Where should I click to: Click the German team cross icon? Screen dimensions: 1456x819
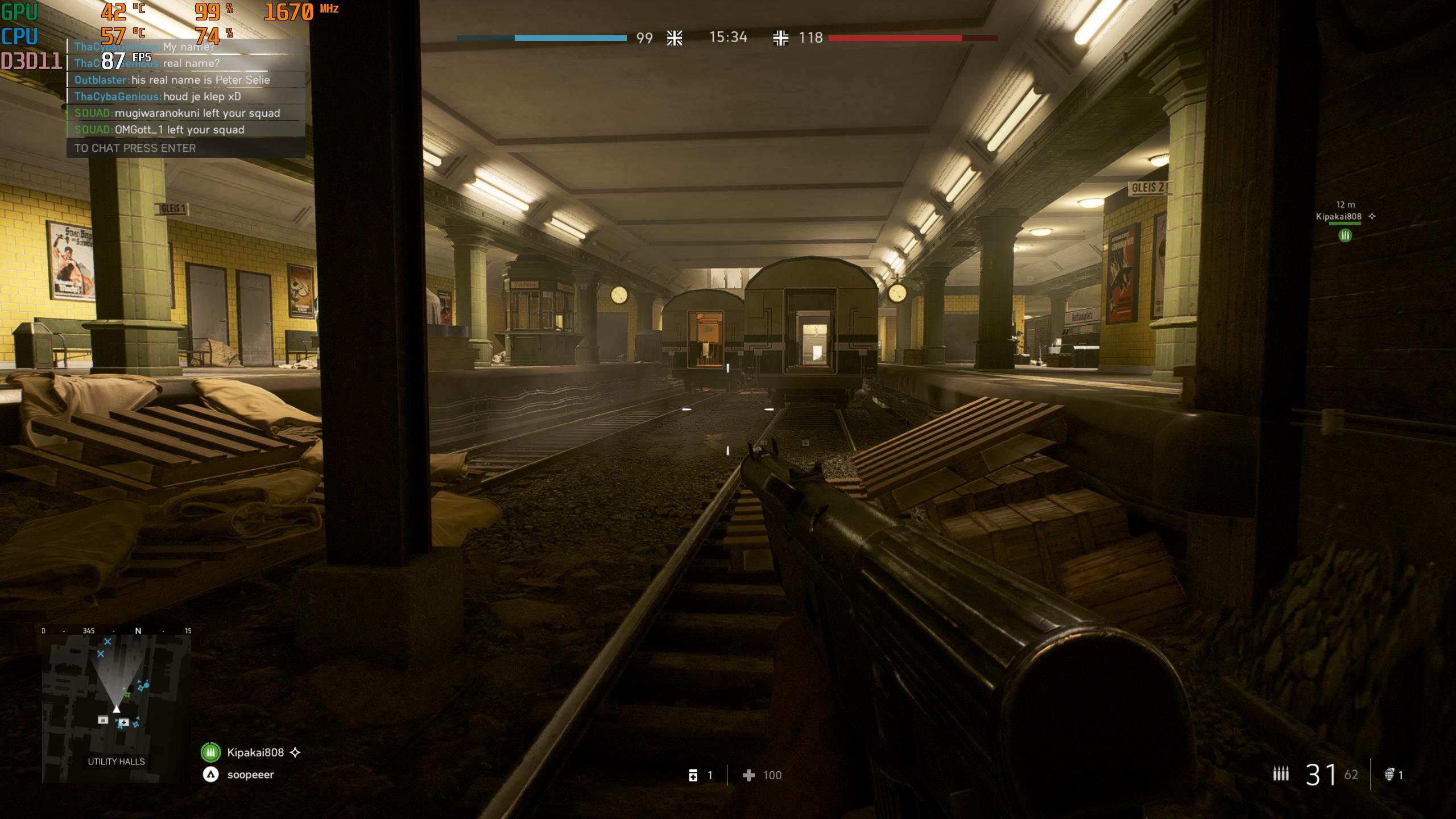[x=780, y=38]
